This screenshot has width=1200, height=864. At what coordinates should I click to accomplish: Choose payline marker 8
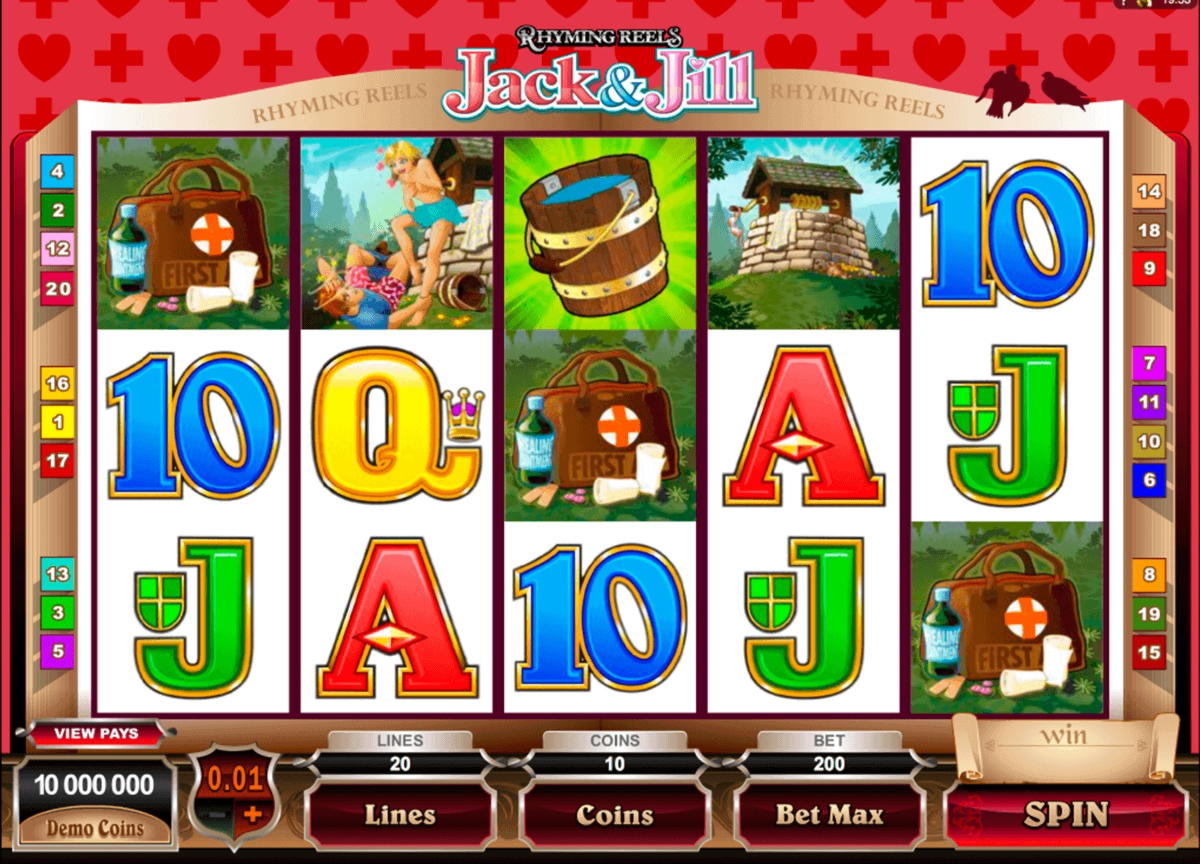pos(1149,575)
